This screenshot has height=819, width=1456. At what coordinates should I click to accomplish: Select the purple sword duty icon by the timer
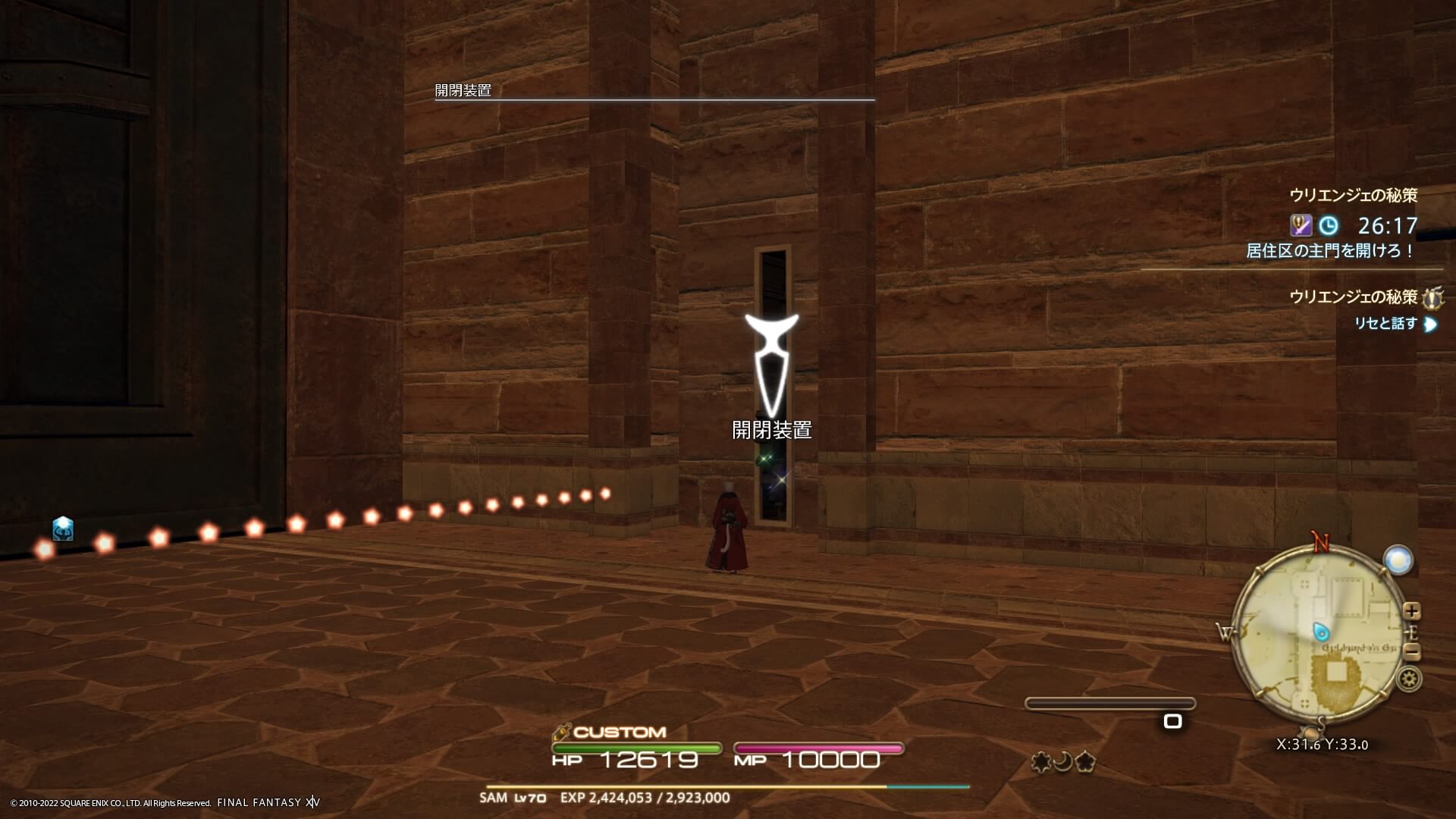tap(1301, 225)
